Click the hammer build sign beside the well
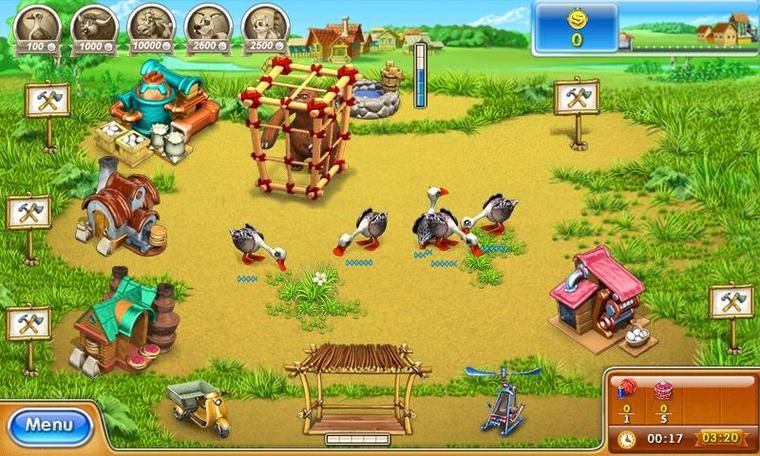The width and height of the screenshot is (760, 456). pyautogui.click(x=576, y=97)
